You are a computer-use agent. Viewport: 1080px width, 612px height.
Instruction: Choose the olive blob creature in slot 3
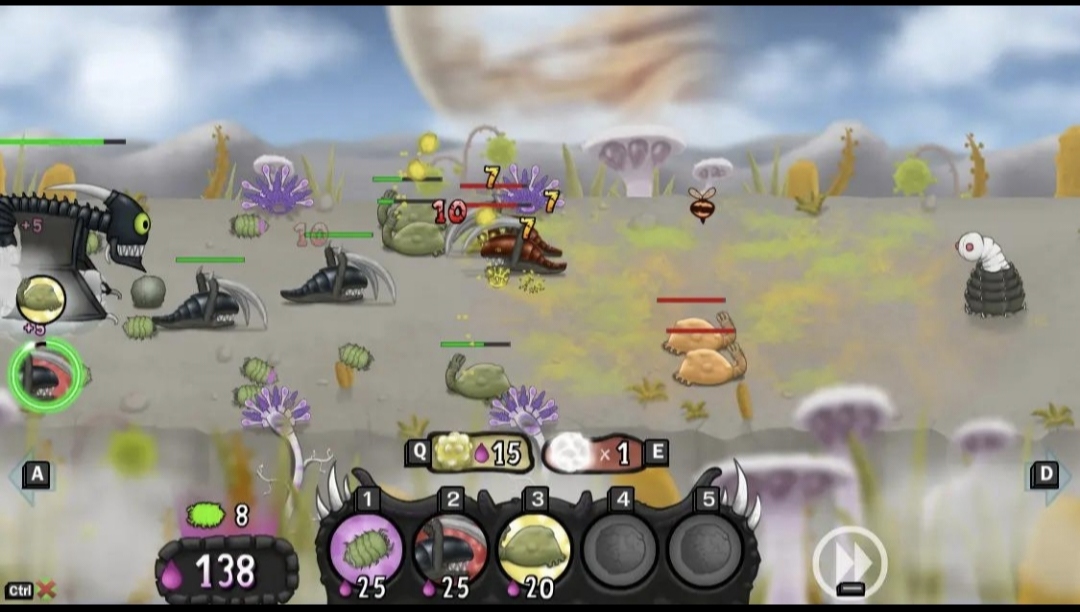(x=534, y=549)
